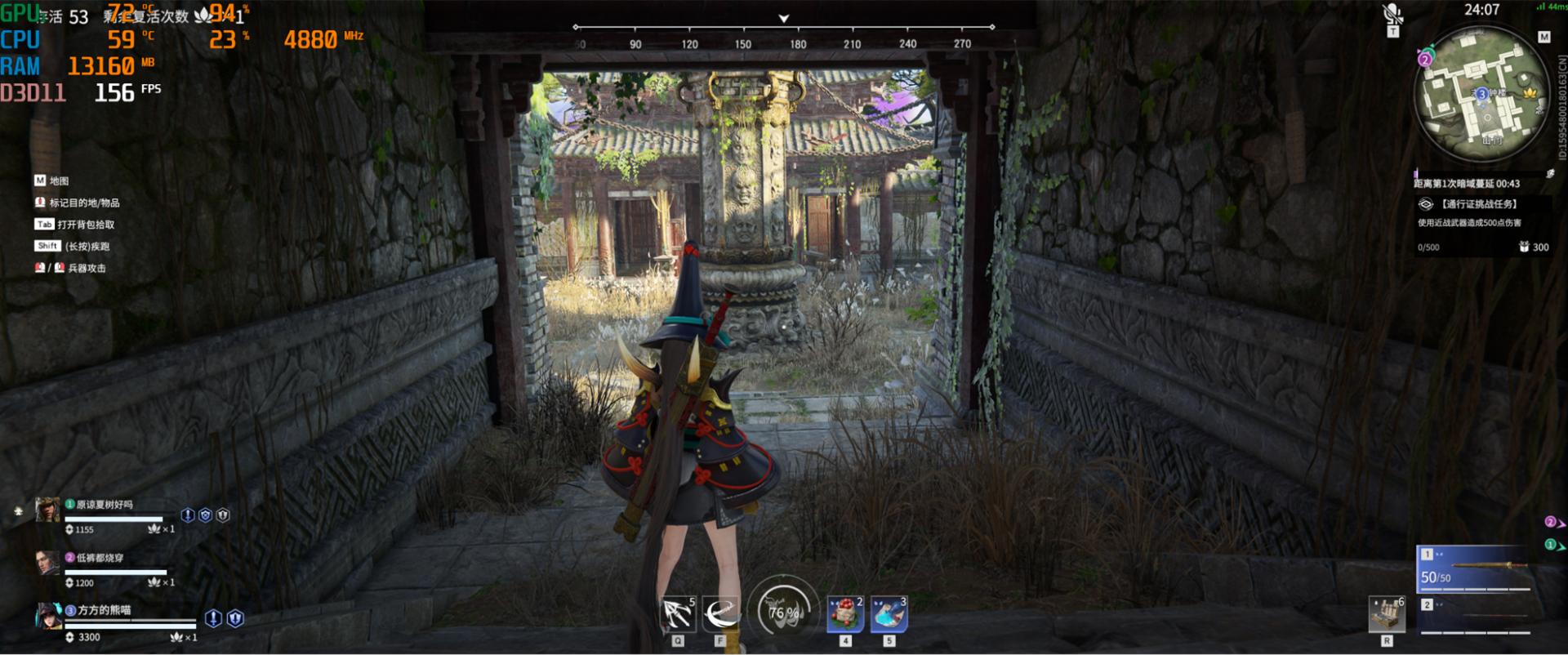Use the red berry healing item
Viewport: 1568px width, 655px height.
(x=845, y=614)
